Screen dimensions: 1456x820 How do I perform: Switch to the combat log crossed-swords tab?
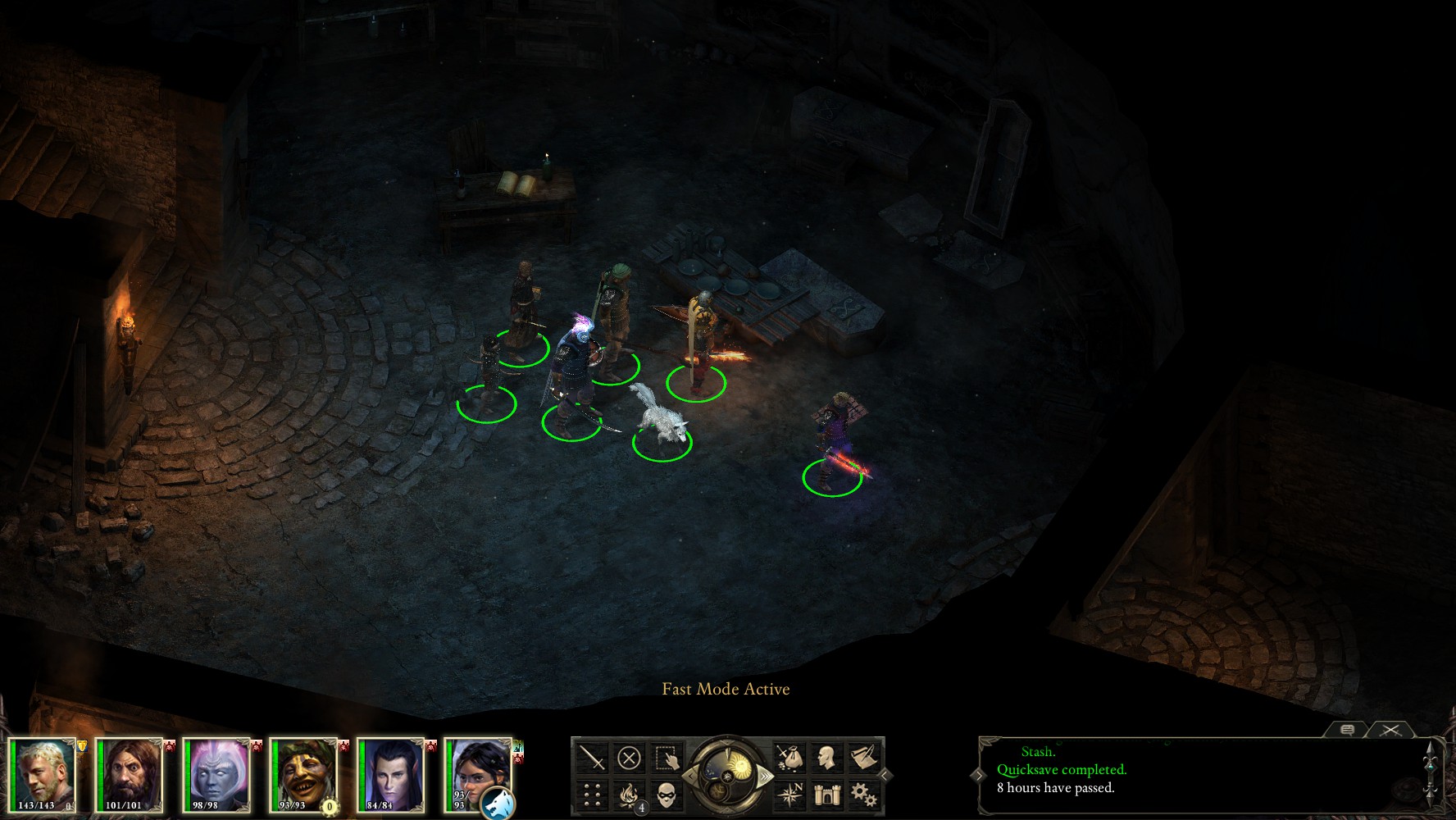(1390, 729)
